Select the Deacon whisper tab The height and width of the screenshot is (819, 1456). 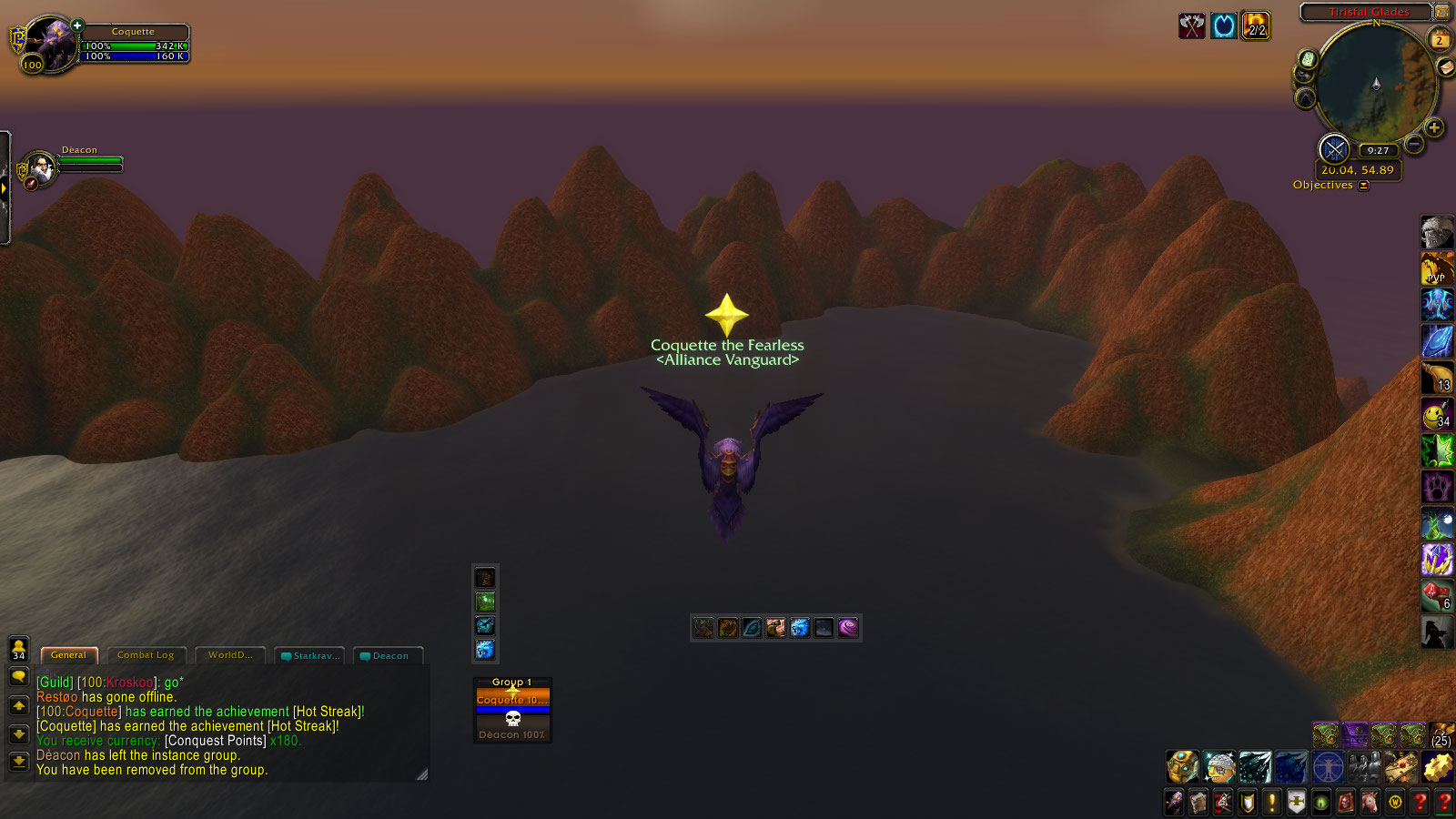pyautogui.click(x=389, y=656)
